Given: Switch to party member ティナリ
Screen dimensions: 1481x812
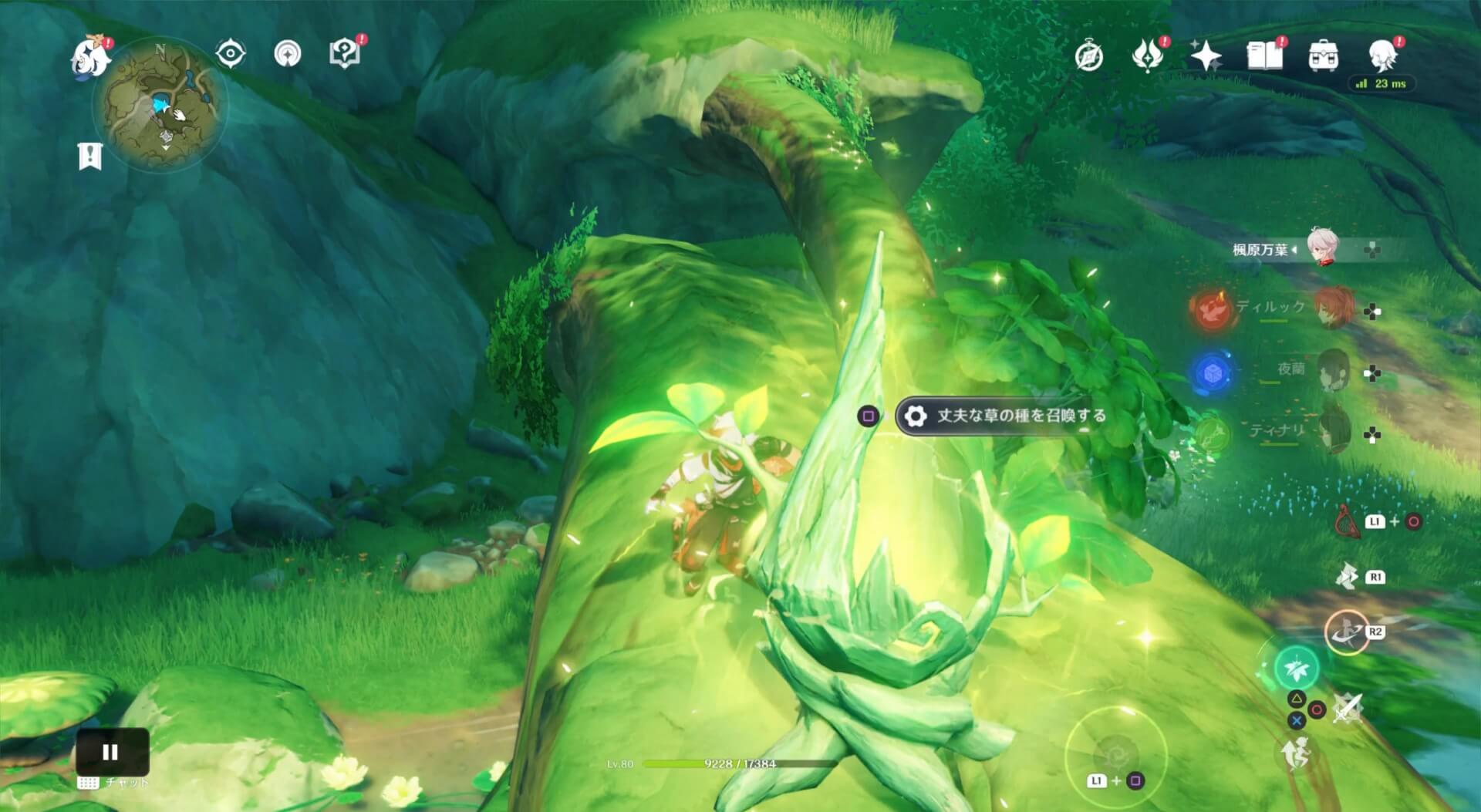Looking at the screenshot, I should coord(1333,432).
